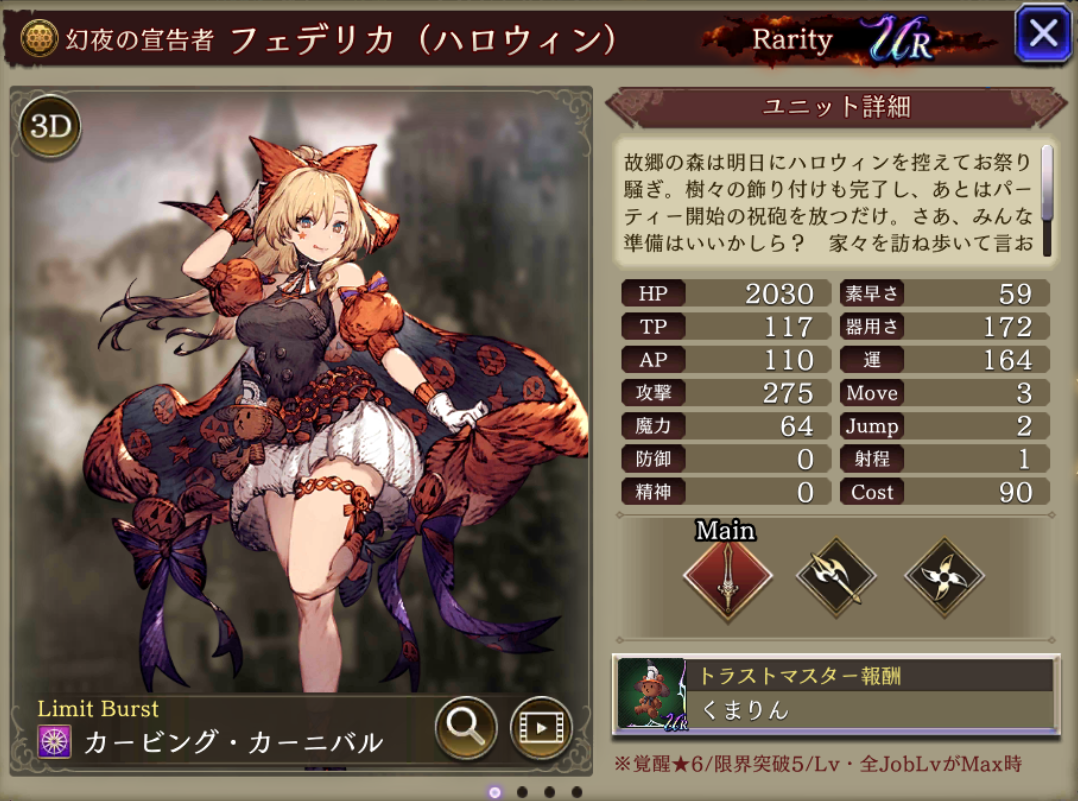Screen dimensions: 1078x801
Task: View the くまりん Trust Master reward
Action: click(x=836, y=694)
